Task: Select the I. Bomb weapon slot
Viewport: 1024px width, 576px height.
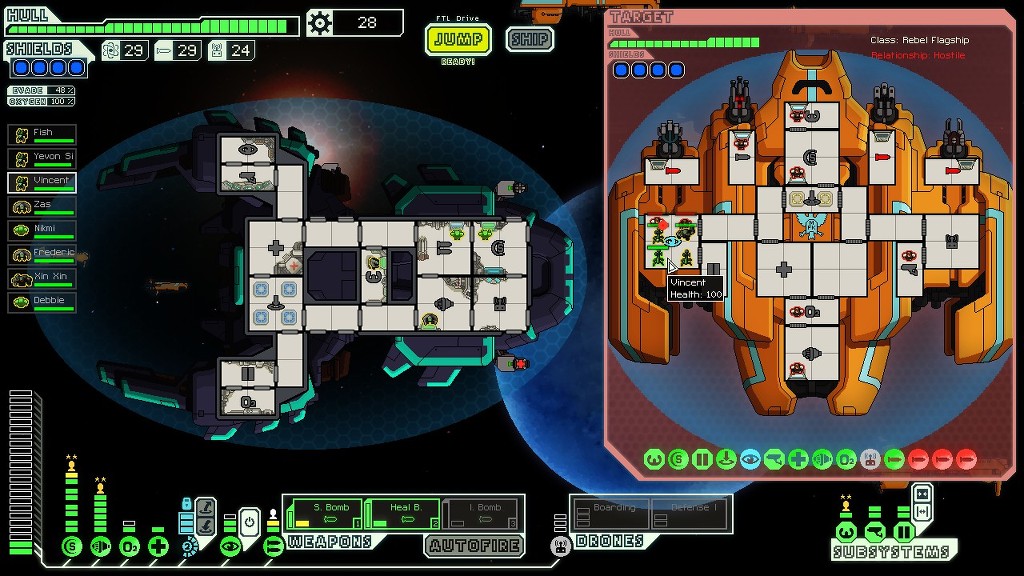Action: point(481,513)
